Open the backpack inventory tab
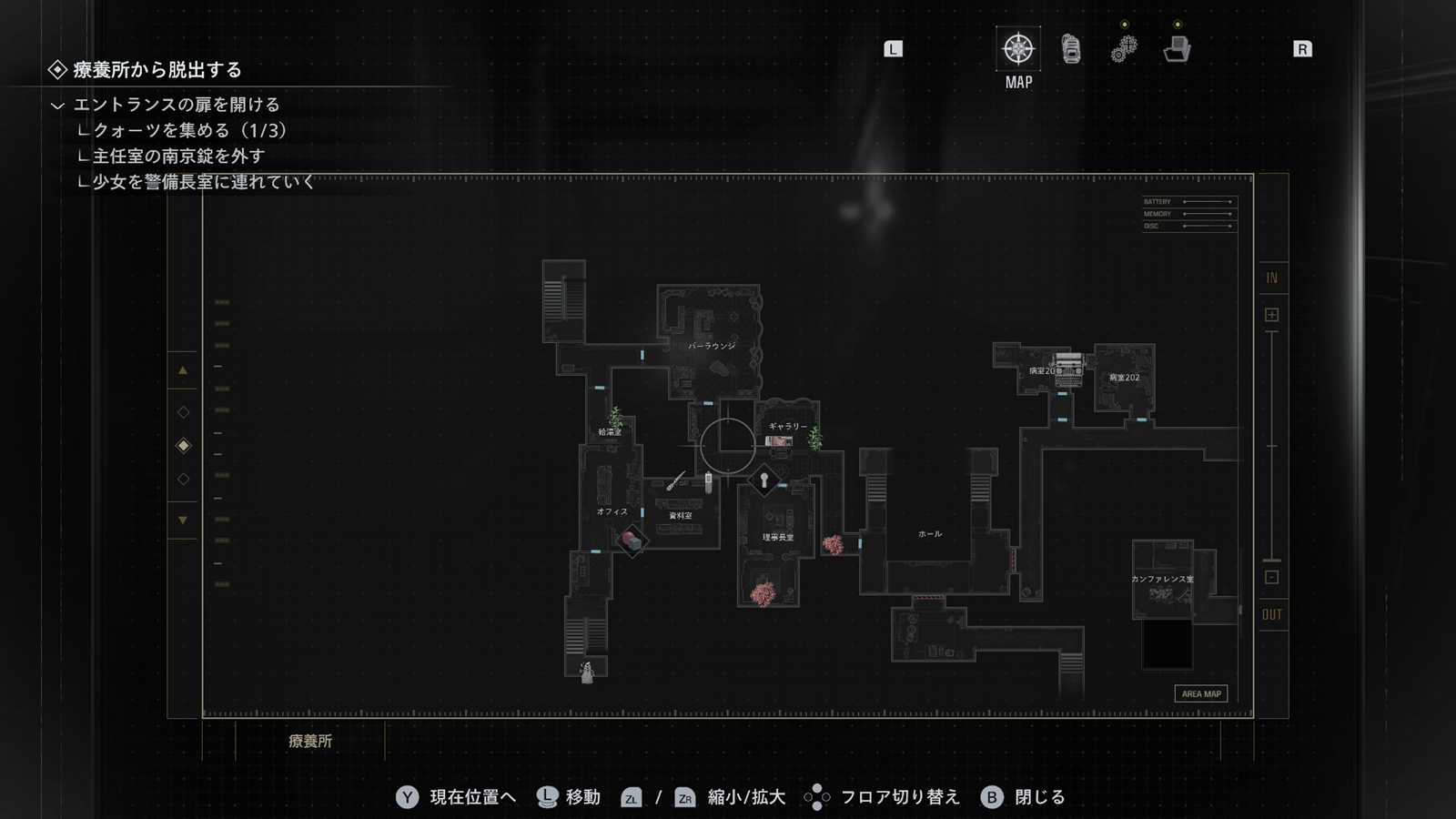This screenshot has width=1456, height=819. point(1071,49)
